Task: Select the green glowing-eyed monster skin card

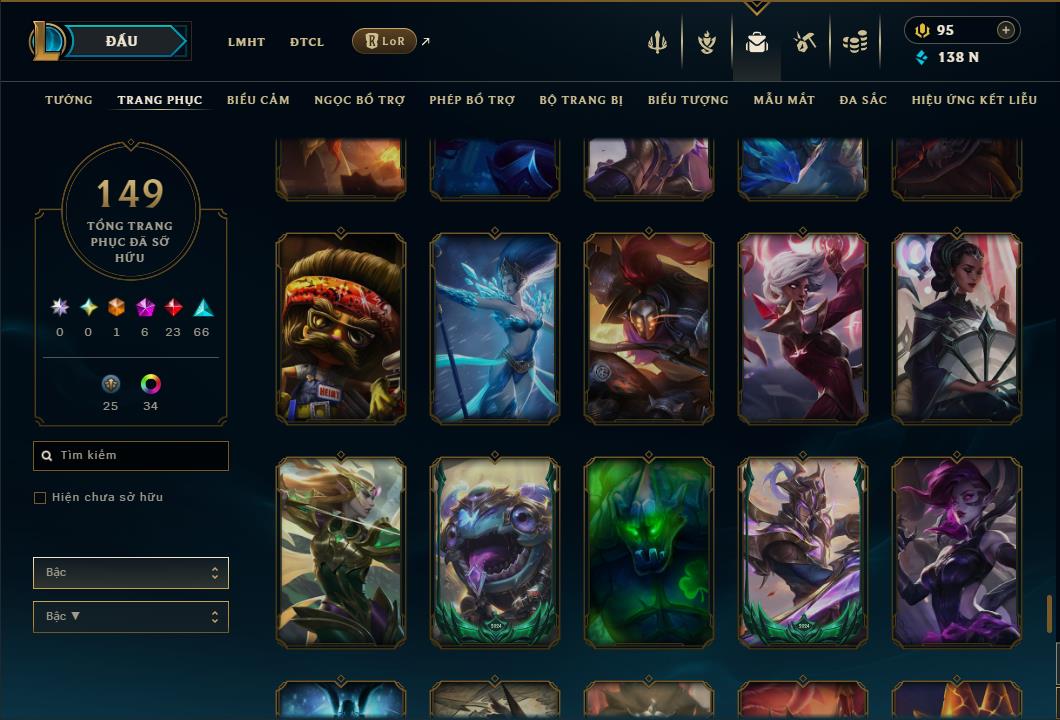Action: tap(649, 551)
